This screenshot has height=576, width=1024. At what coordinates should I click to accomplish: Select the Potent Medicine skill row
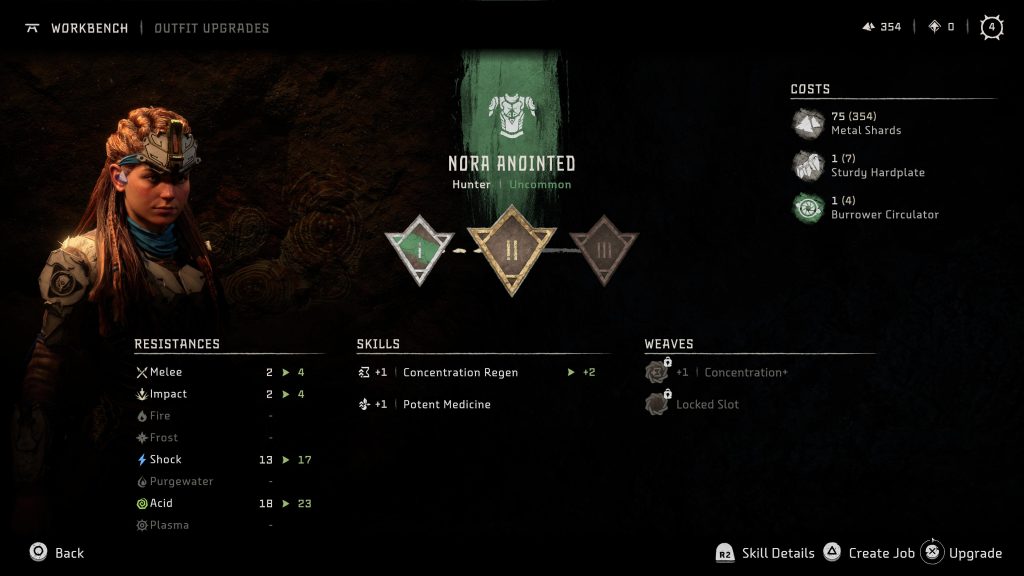point(446,404)
